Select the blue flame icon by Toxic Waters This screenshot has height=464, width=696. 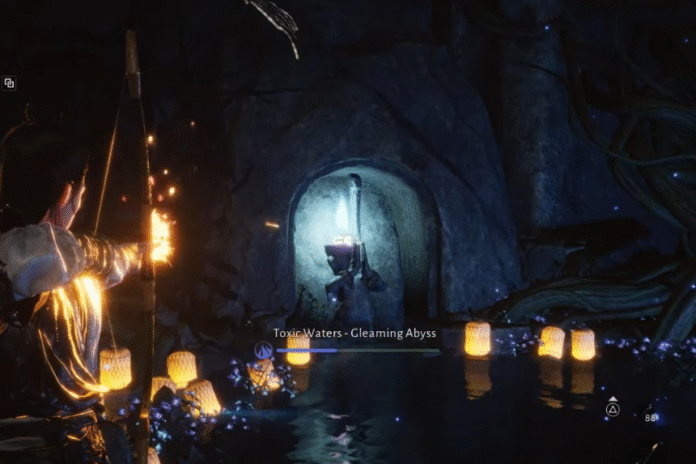pos(263,349)
